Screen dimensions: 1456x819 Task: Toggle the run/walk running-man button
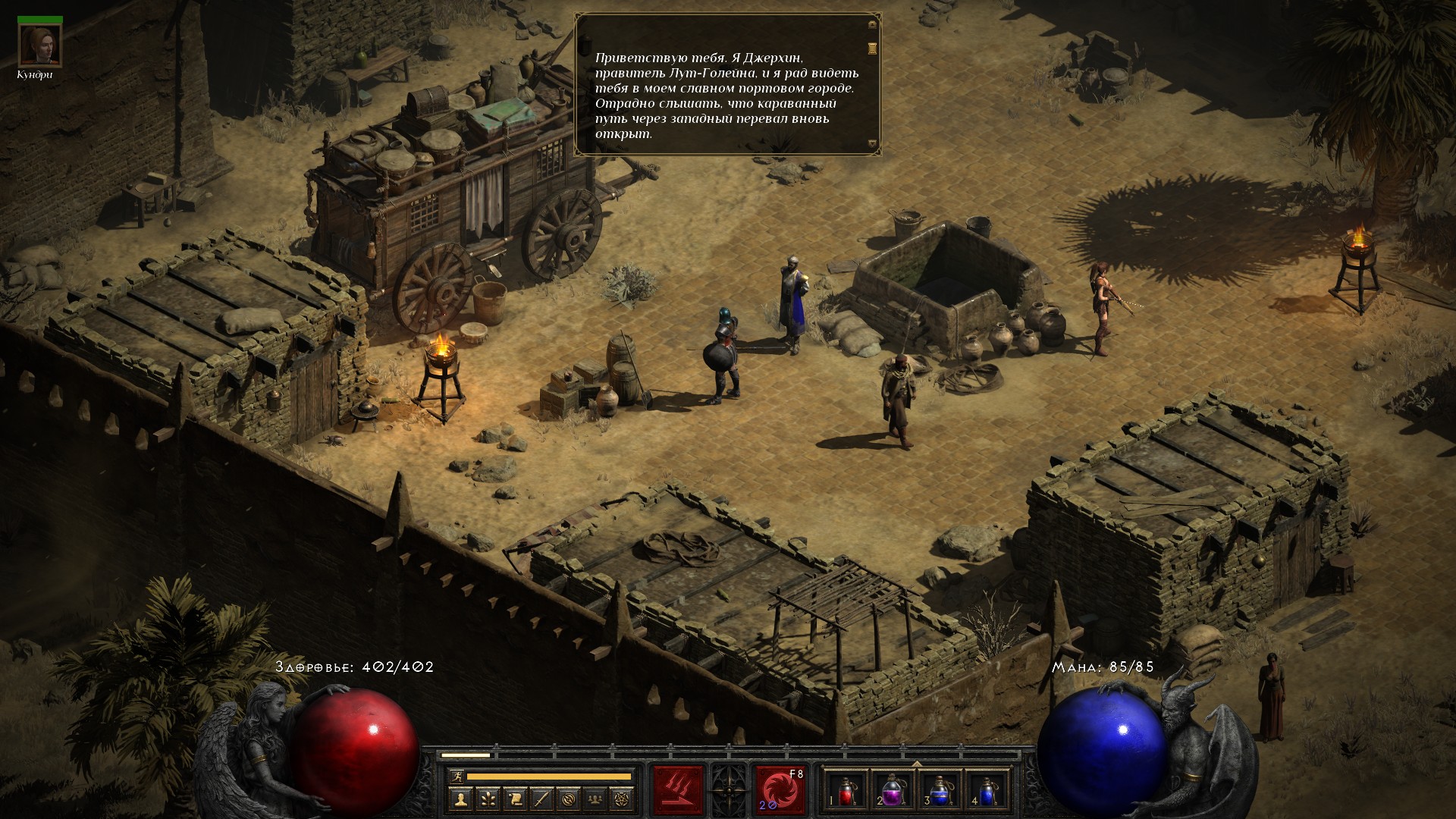[x=457, y=776]
